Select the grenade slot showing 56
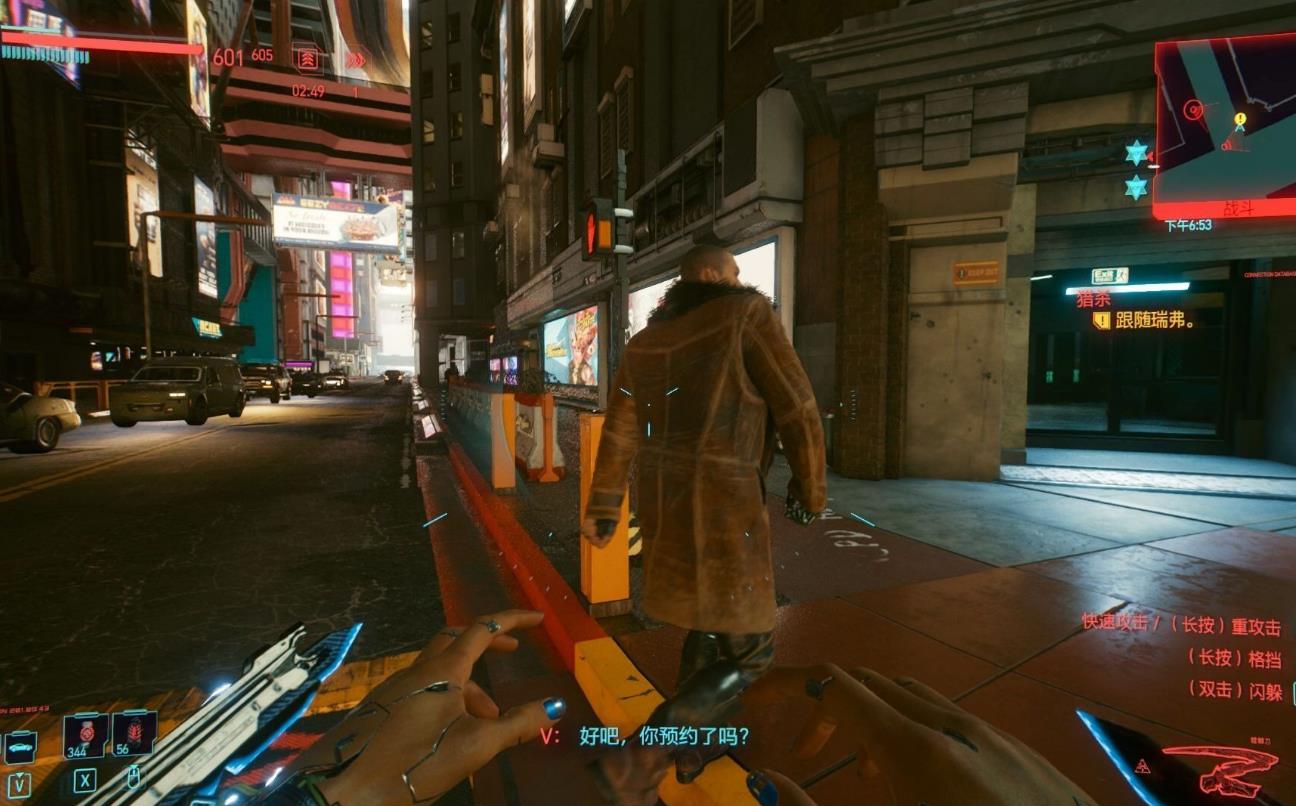This screenshot has height=806, width=1296. (x=133, y=733)
